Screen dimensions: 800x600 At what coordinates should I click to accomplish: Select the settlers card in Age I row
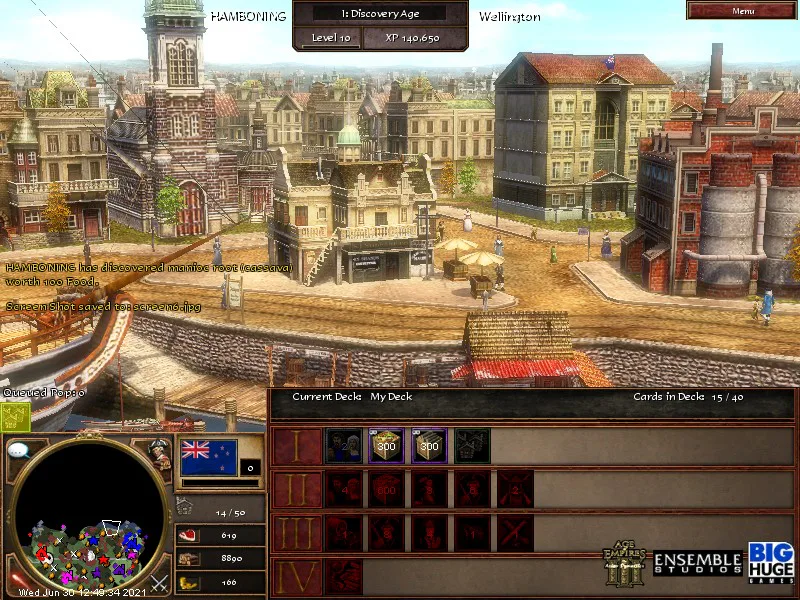coord(343,445)
